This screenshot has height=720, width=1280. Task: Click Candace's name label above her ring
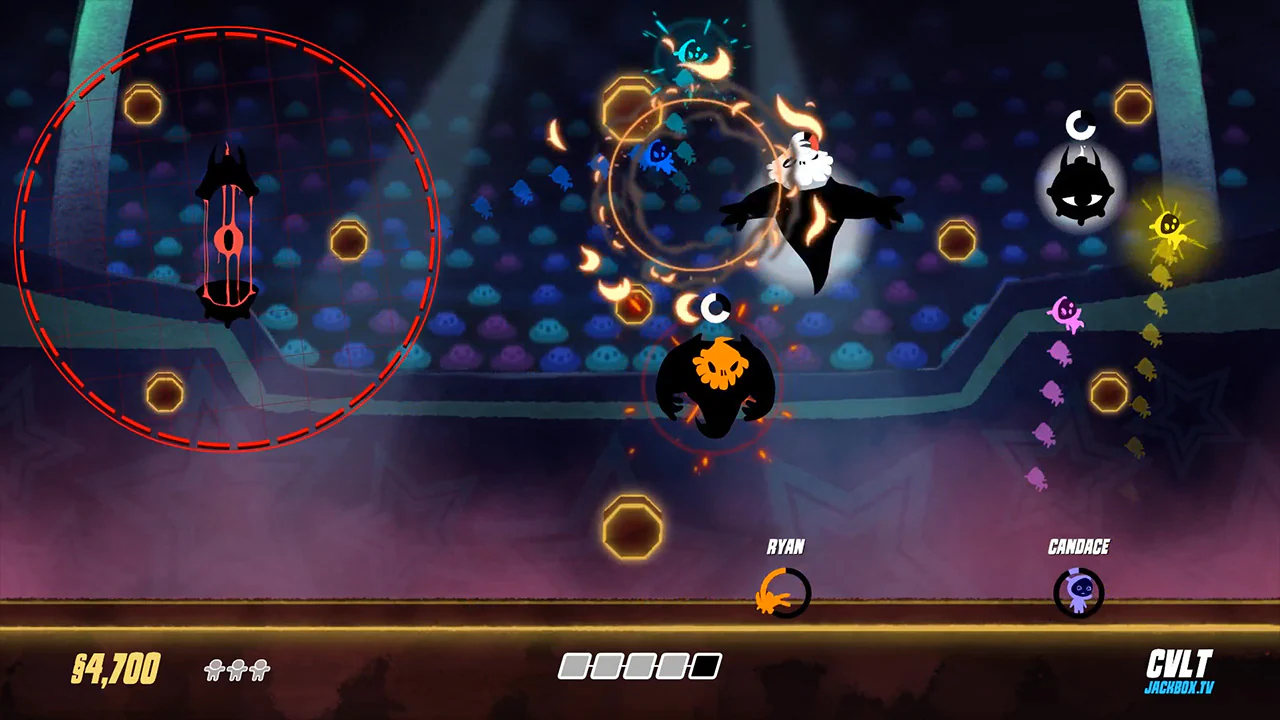click(1079, 547)
